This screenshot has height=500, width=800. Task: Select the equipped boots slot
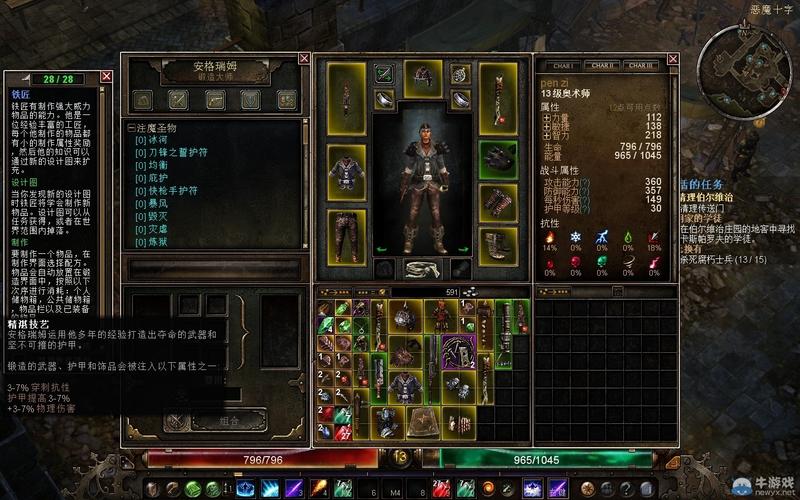(x=497, y=245)
